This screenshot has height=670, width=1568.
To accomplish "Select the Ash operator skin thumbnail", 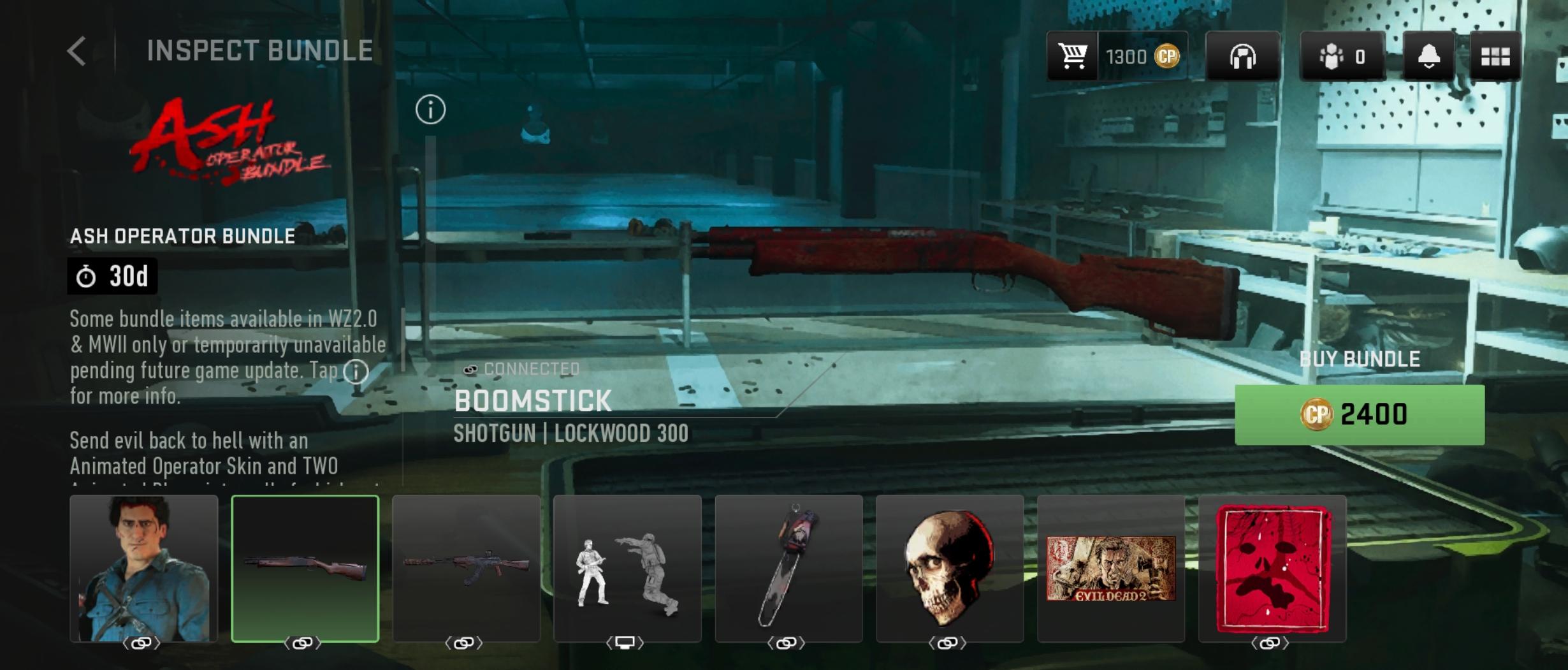I will (143, 568).
